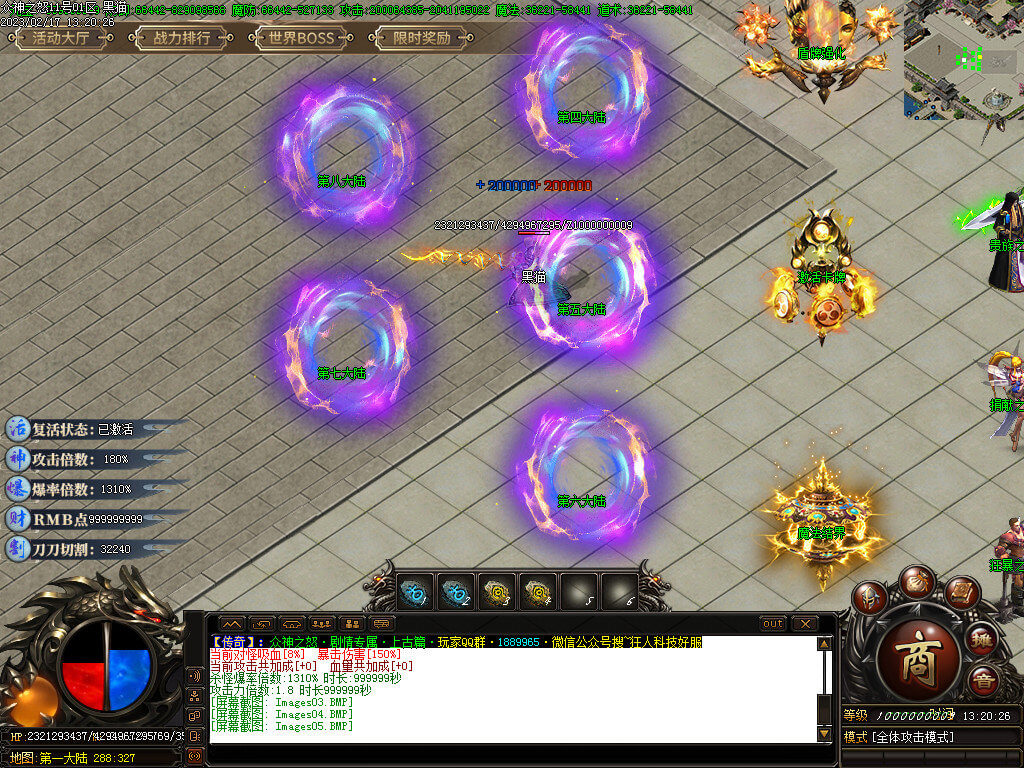Open the large 商 shop button
The image size is (1024, 768).
918,661
